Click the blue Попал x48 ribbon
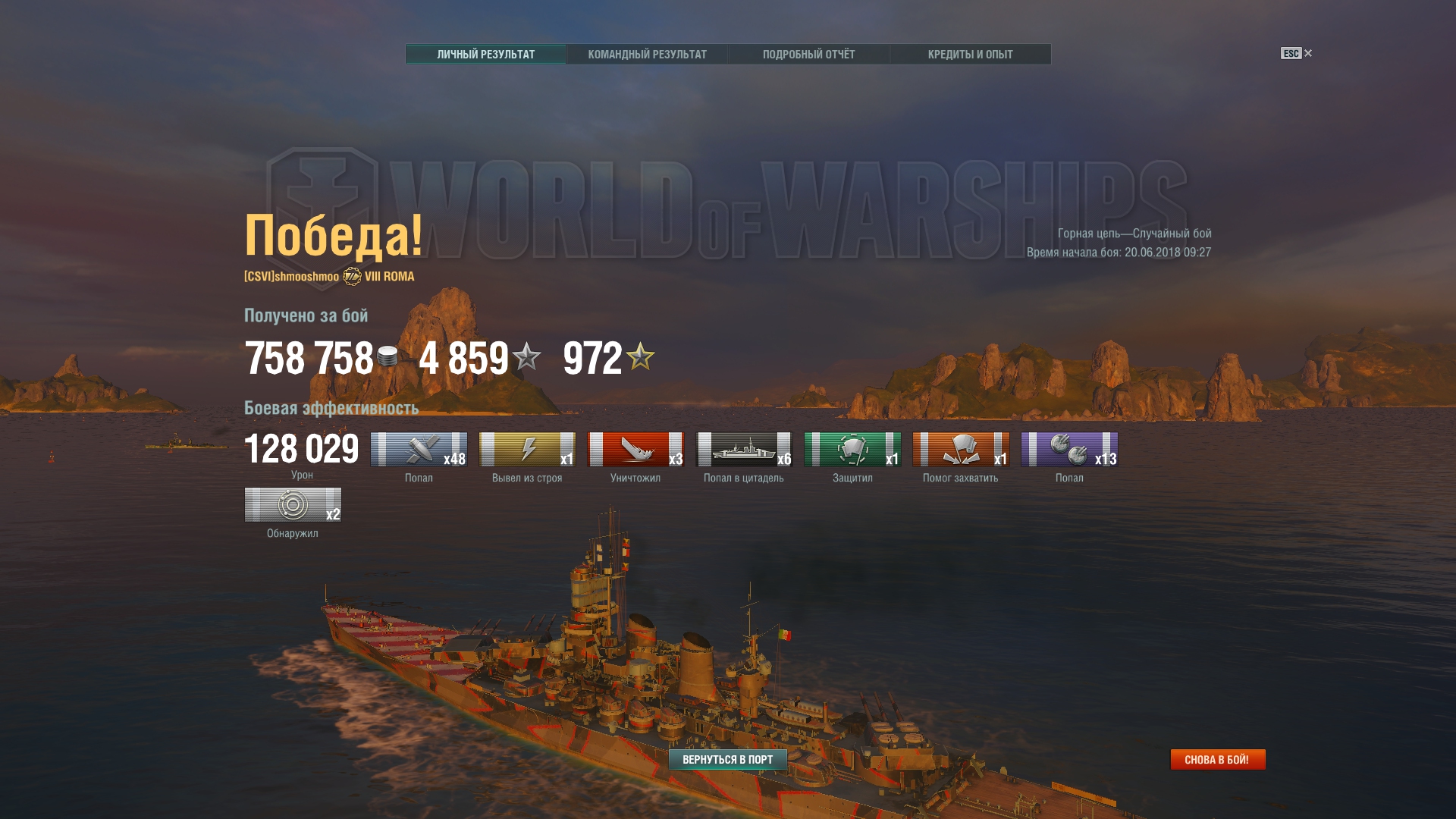1456x819 pixels. (x=419, y=450)
